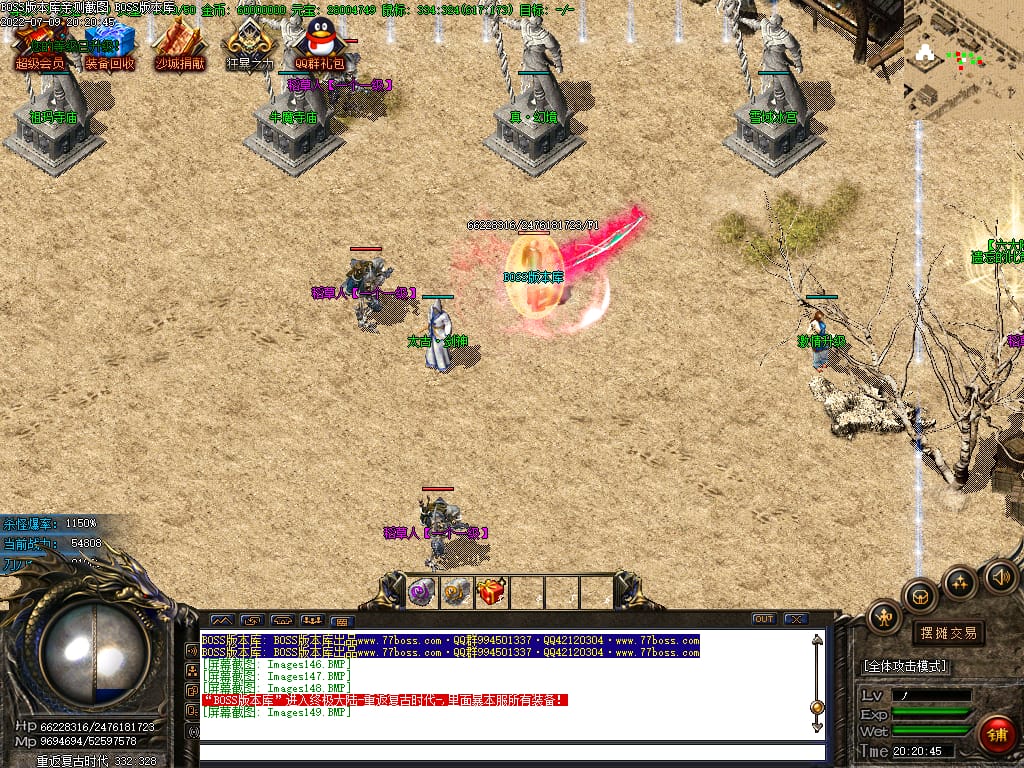Open the character figure round button
1024x768 pixels.
885,618
